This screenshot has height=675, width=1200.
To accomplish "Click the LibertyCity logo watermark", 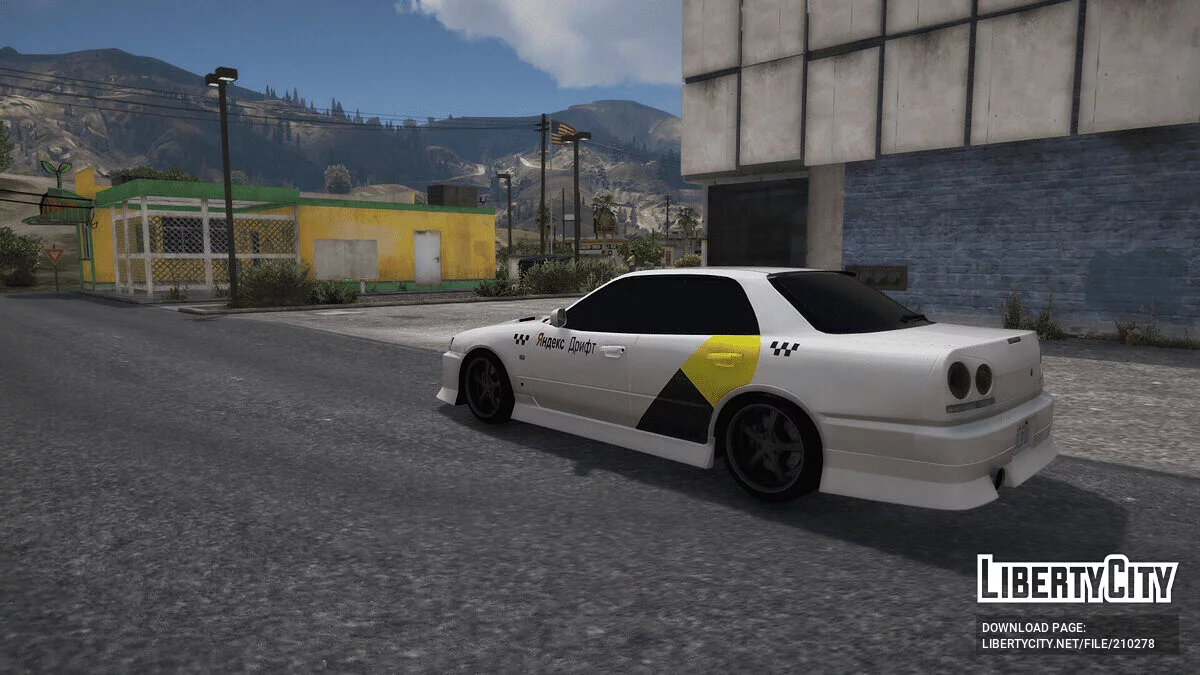I will point(1077,580).
